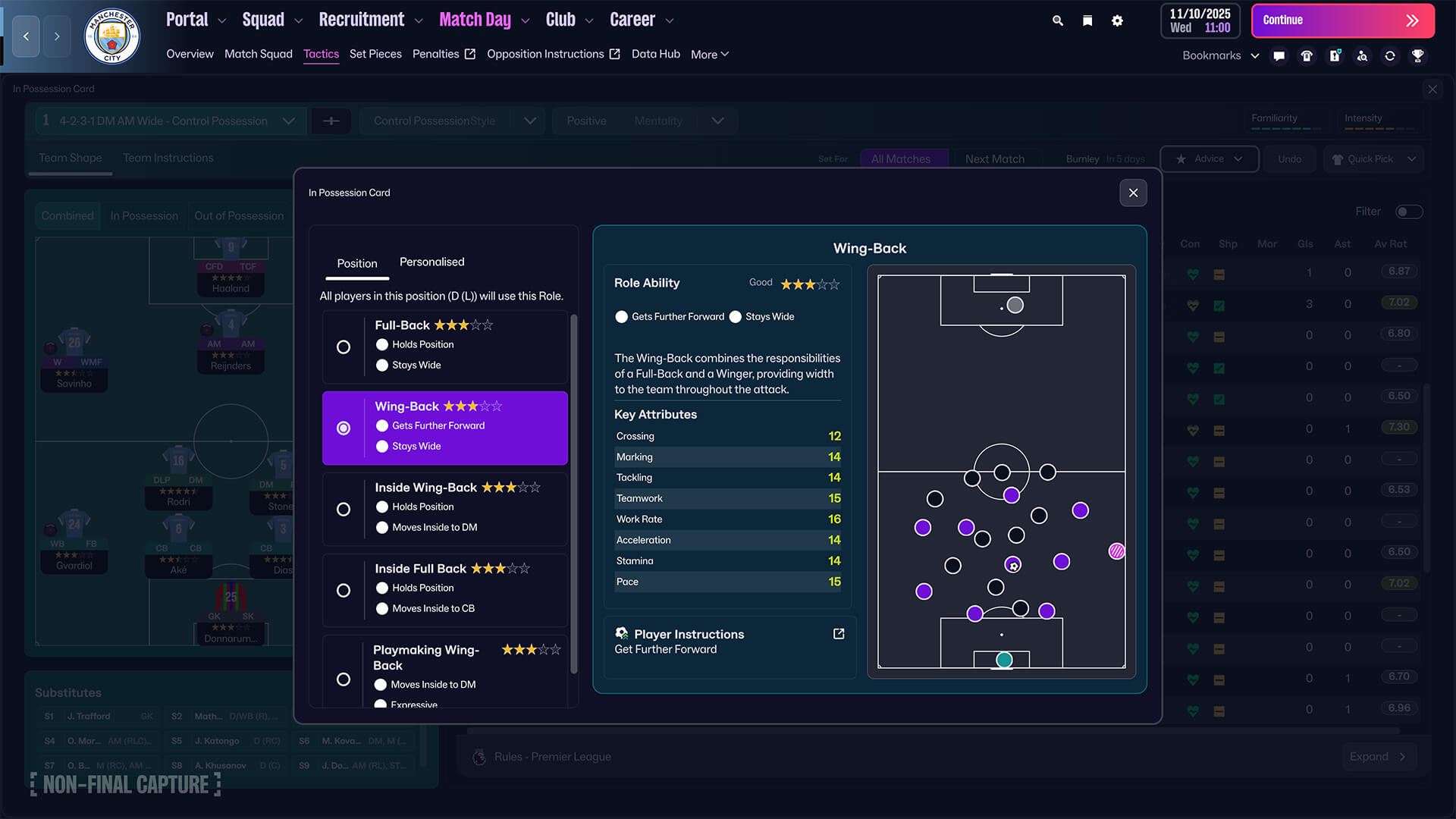Open the phone calls icon near Bookmarks
The image size is (1456, 819).
1307,55
